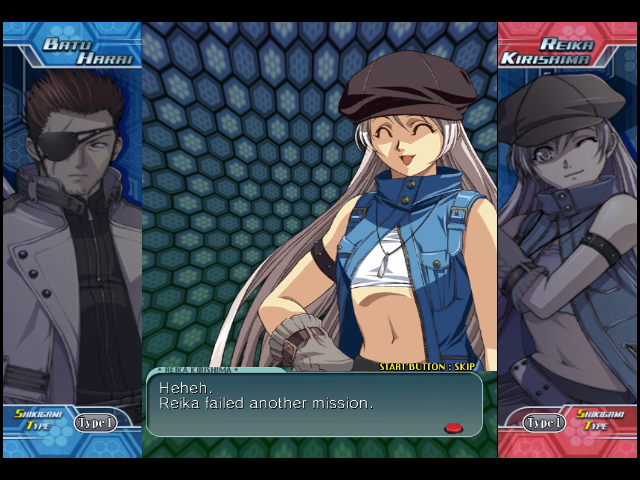The height and width of the screenshot is (480, 640).
Task: Select the Type 1 badge under Batu Harai
Action: click(95, 422)
